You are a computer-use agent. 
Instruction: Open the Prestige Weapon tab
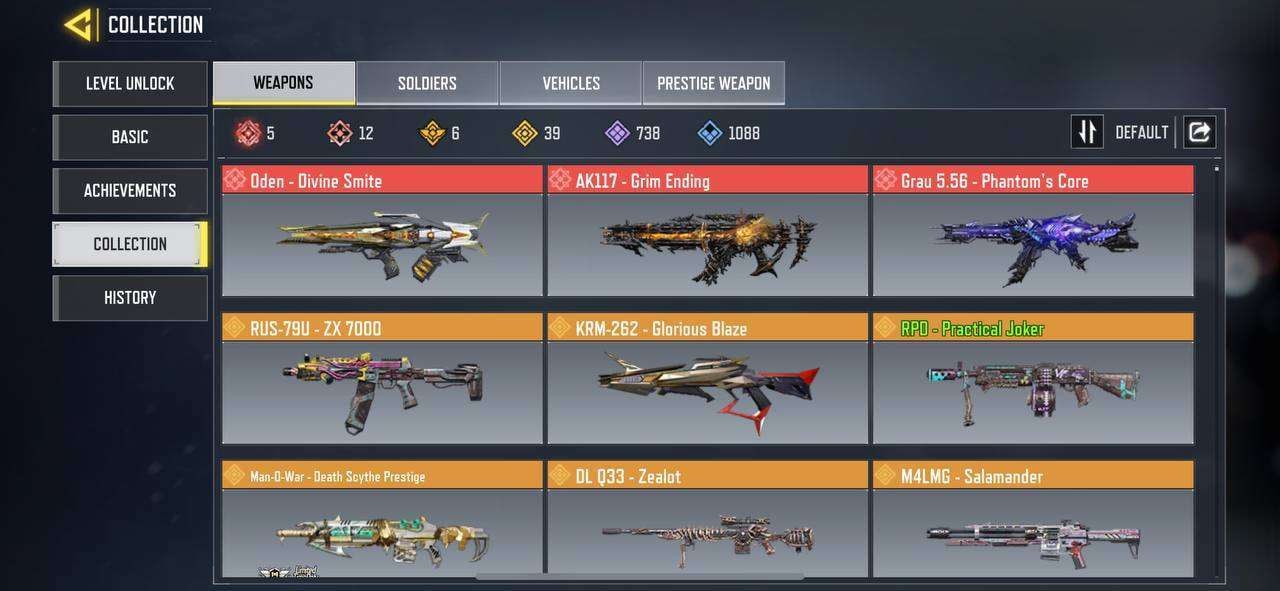coord(713,83)
